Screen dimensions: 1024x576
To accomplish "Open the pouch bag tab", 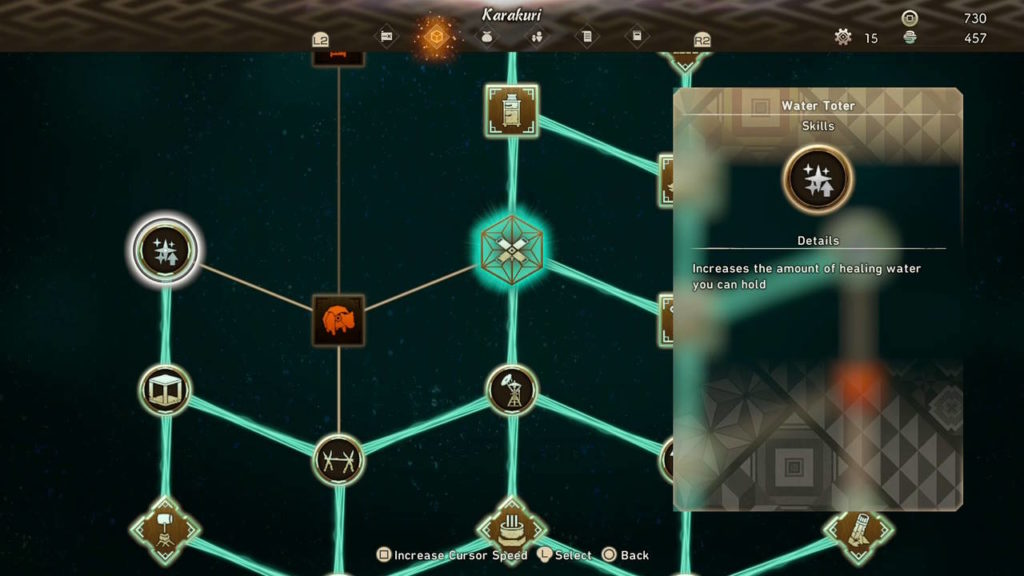I will [487, 38].
